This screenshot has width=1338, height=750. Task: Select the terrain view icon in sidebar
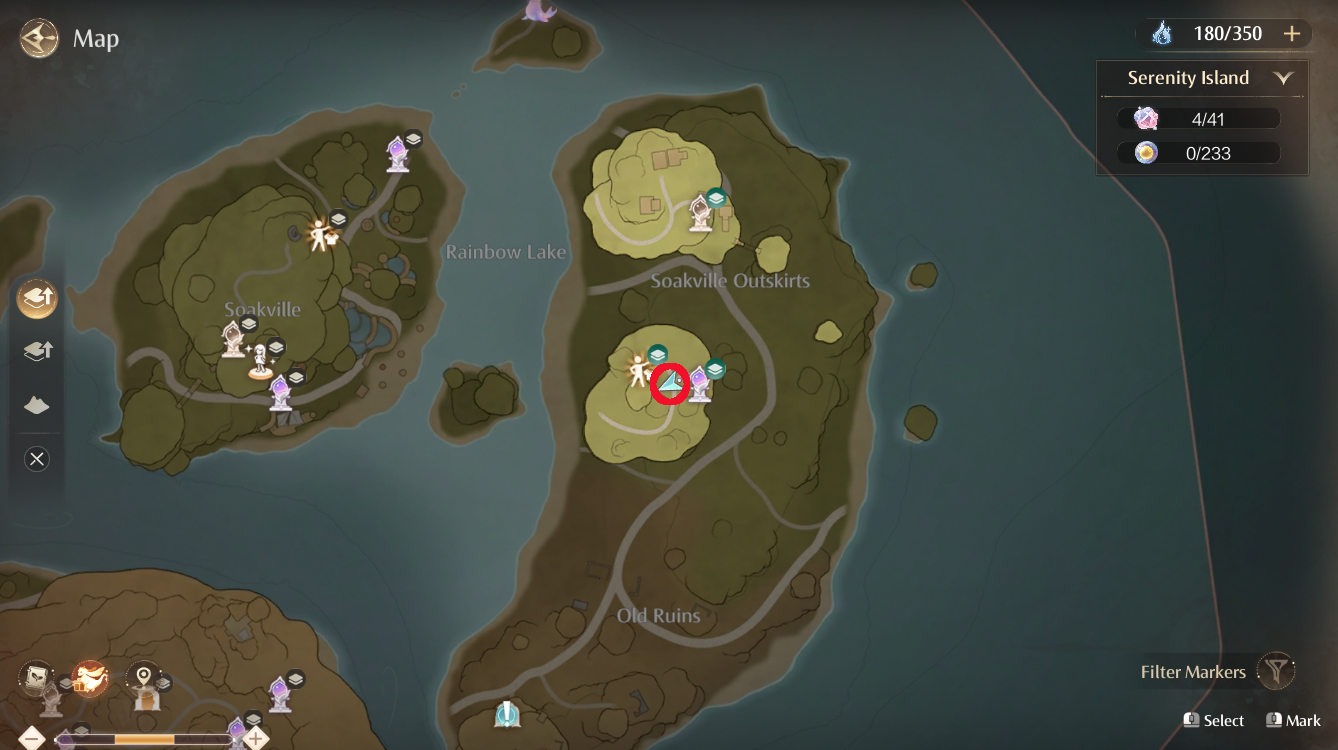click(x=37, y=405)
